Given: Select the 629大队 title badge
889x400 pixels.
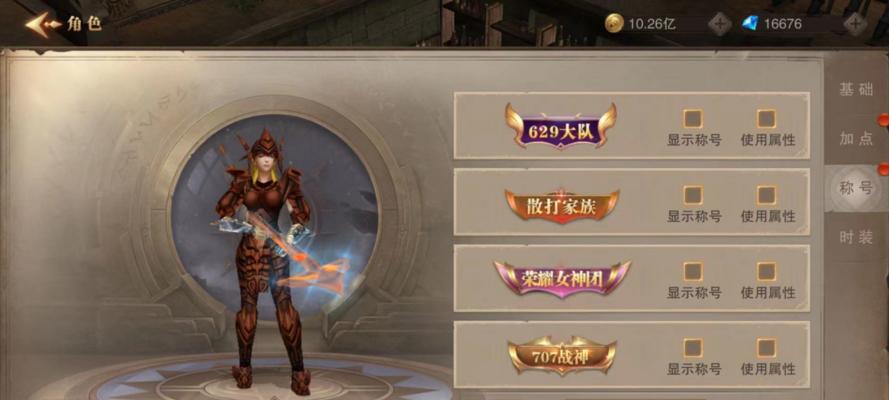Looking at the screenshot, I should point(560,126).
